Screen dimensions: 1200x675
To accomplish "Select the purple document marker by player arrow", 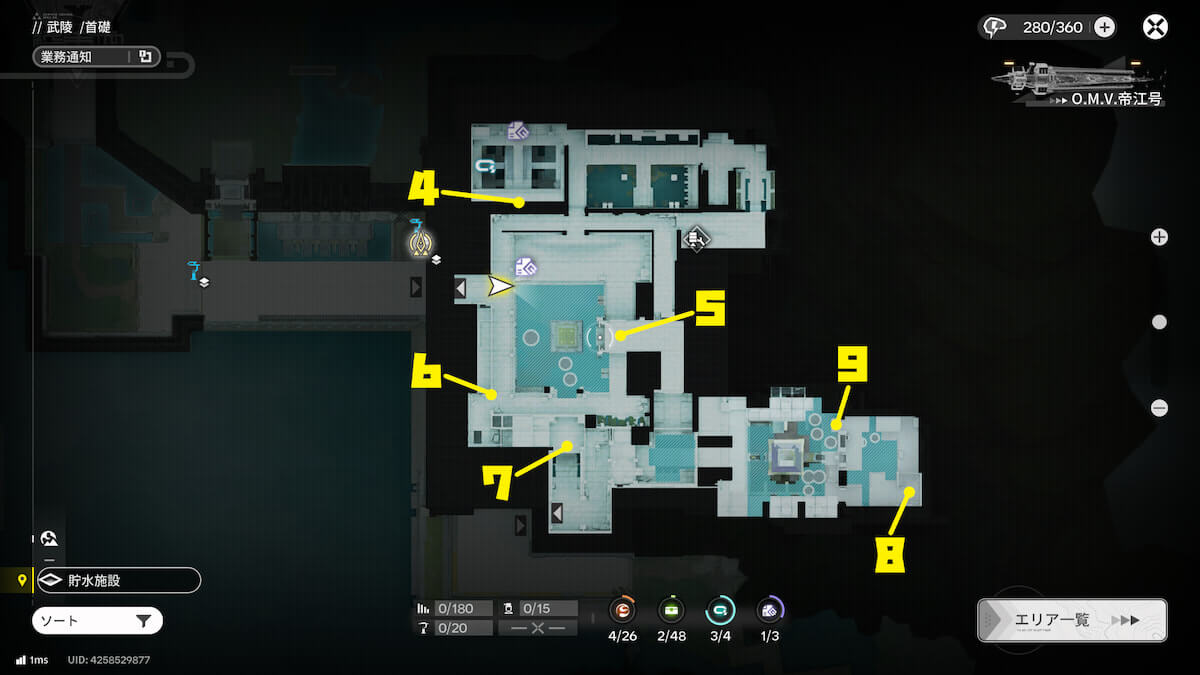I will 525,266.
